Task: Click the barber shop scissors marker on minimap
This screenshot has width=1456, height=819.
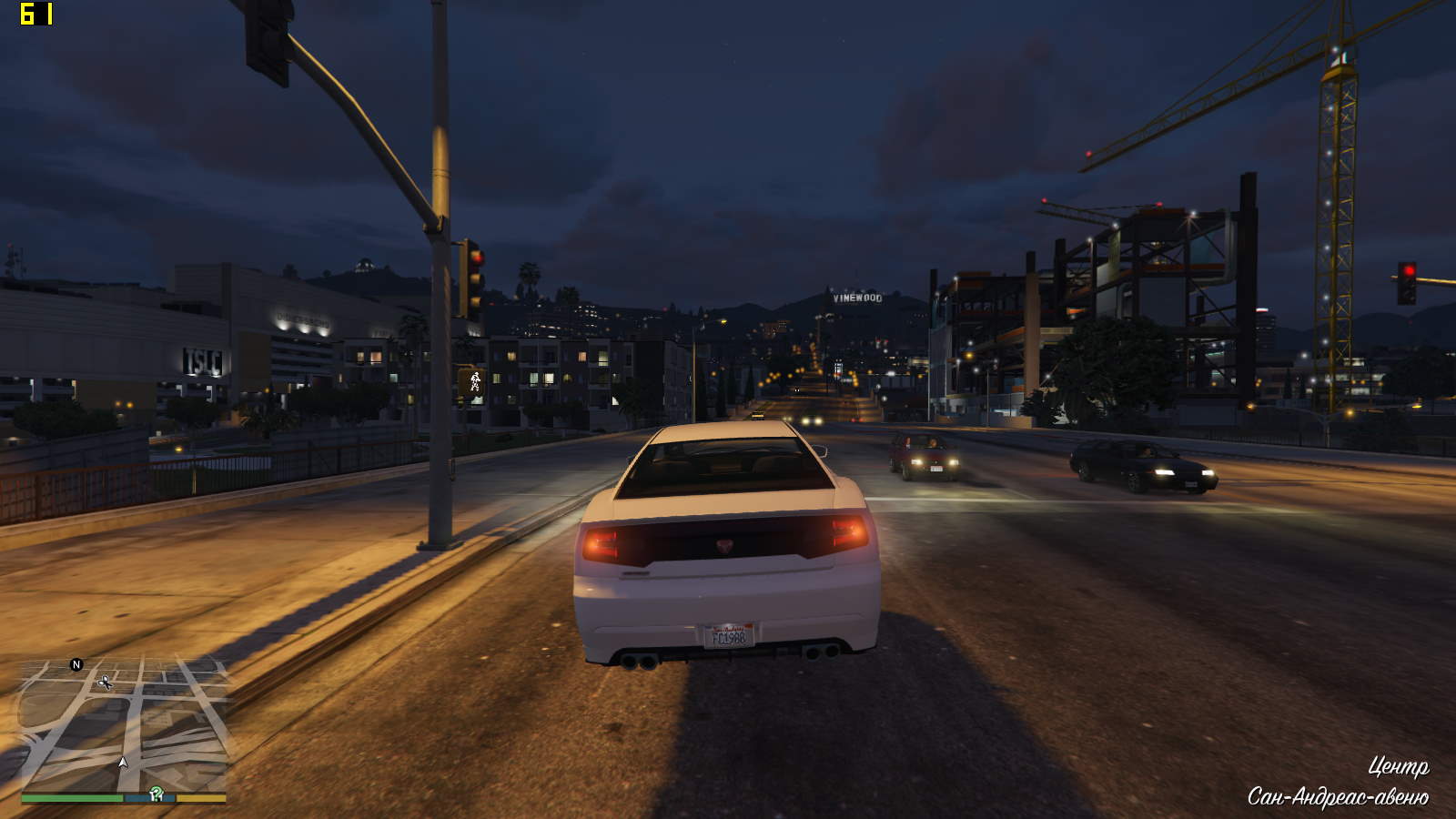Action: pyautogui.click(x=106, y=682)
